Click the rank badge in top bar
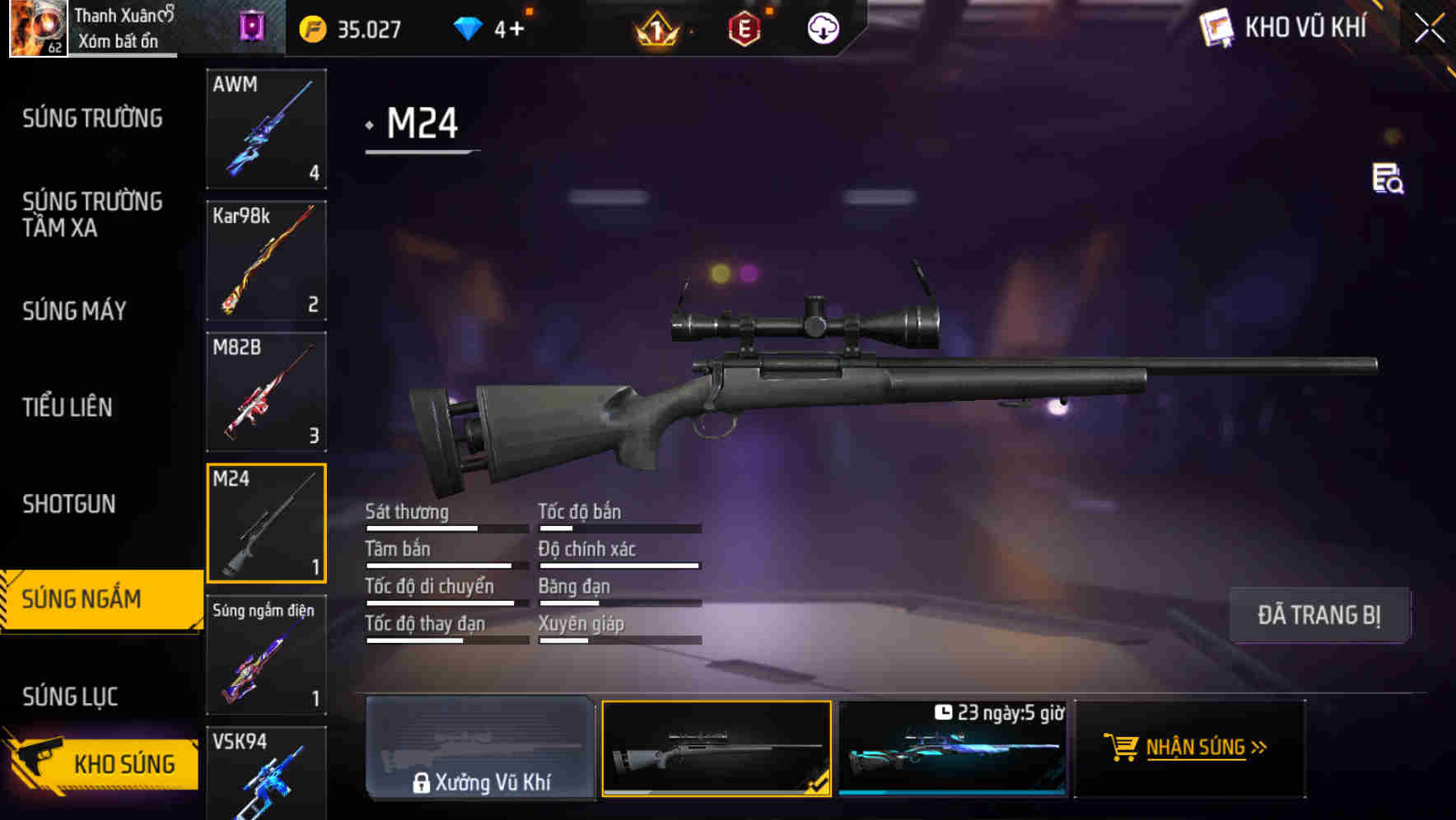1456x820 pixels. (x=655, y=29)
